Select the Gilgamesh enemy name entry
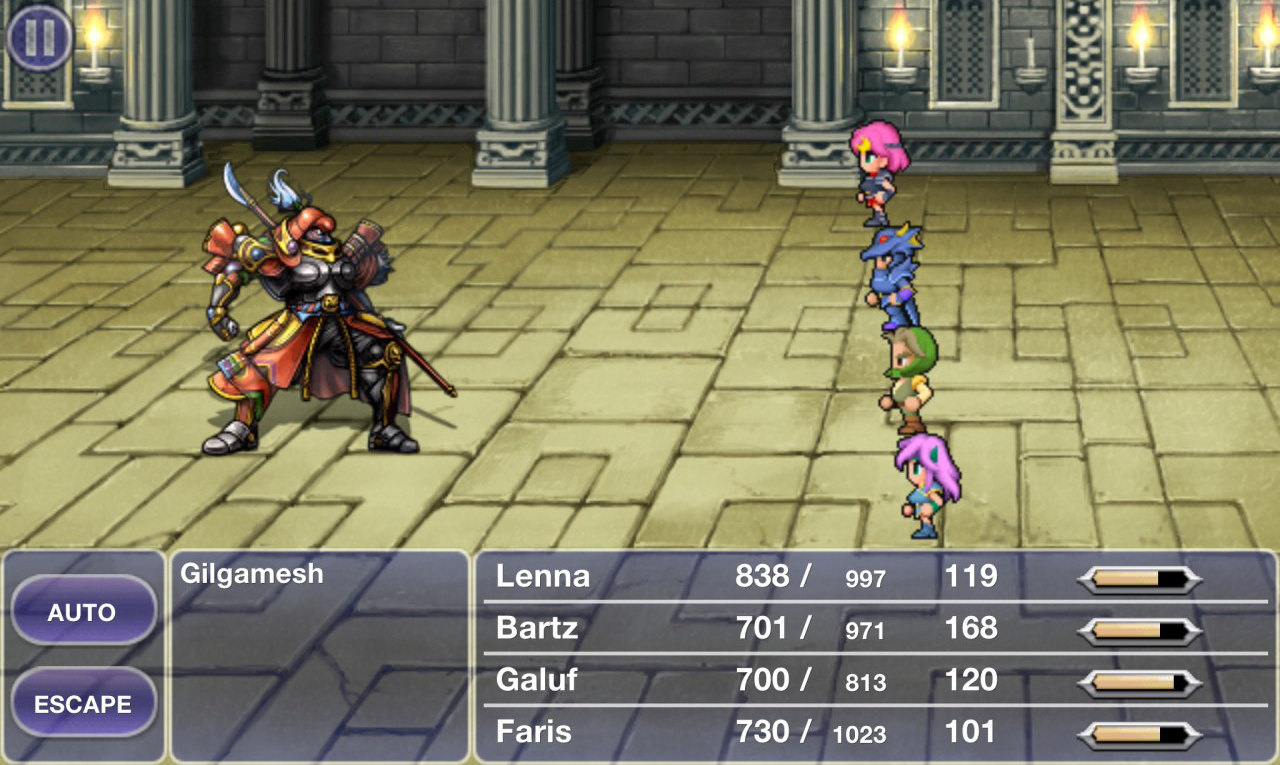1280x765 pixels. tap(252, 574)
